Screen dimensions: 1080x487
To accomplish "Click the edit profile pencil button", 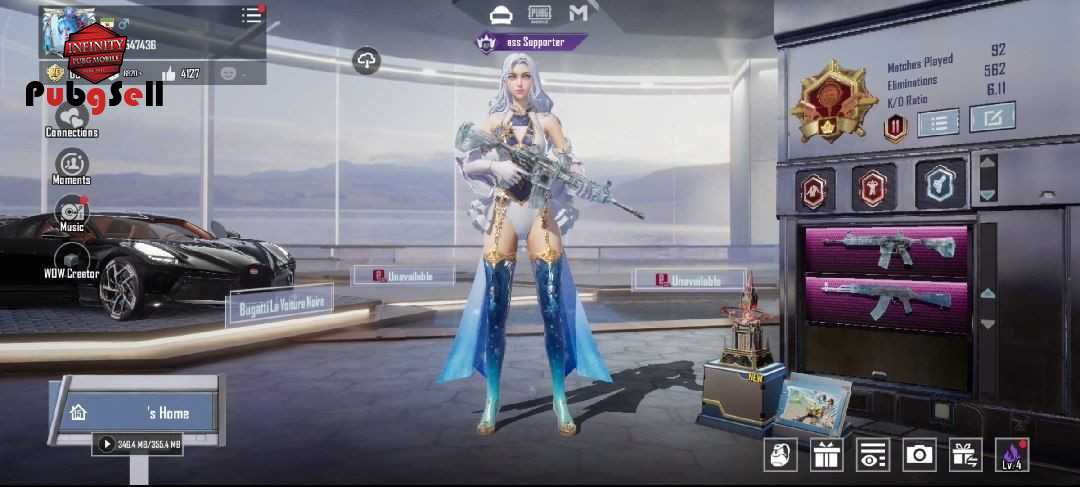I will point(992,117).
